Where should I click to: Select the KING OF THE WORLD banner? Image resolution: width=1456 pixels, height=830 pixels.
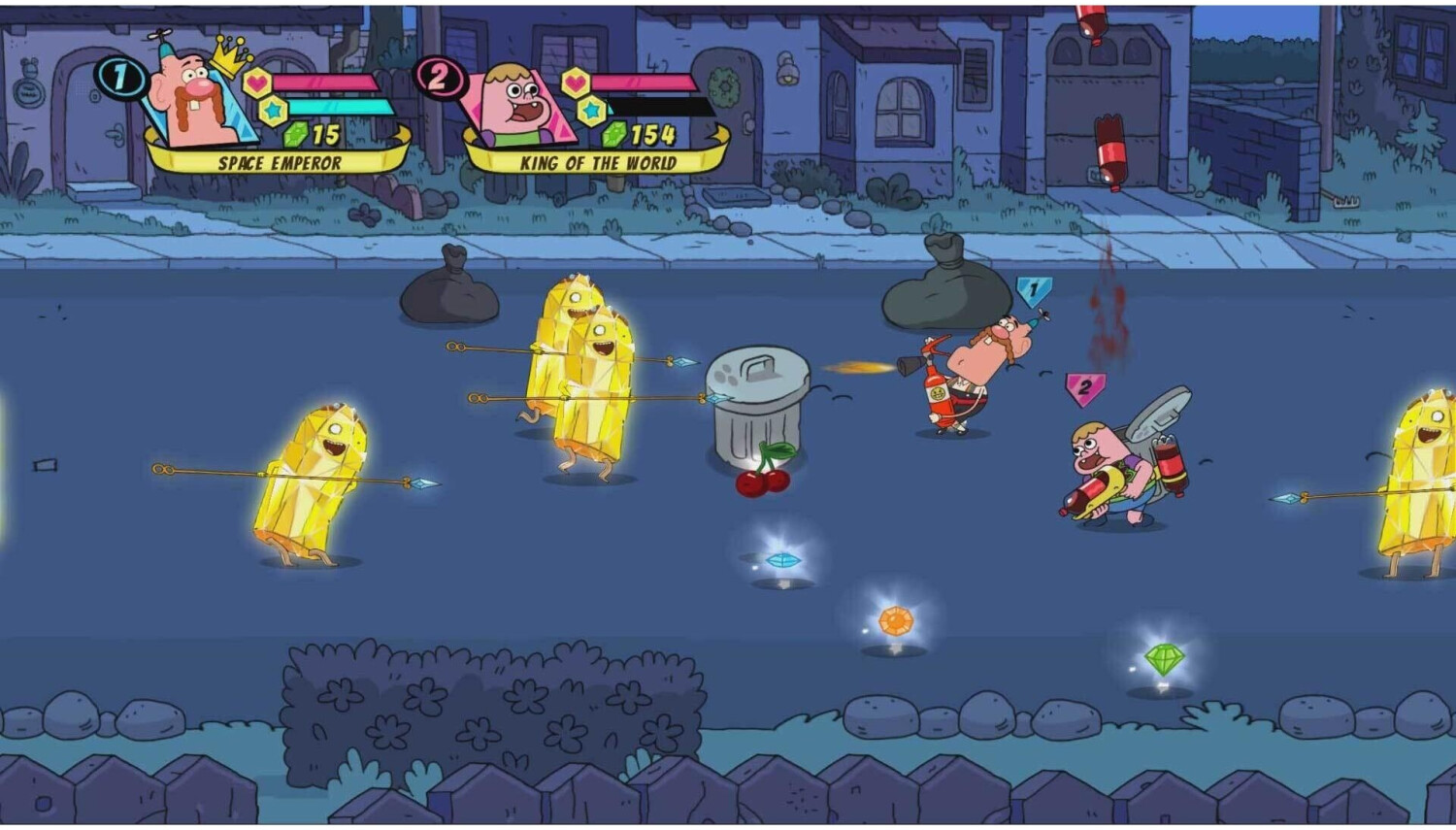[595, 163]
